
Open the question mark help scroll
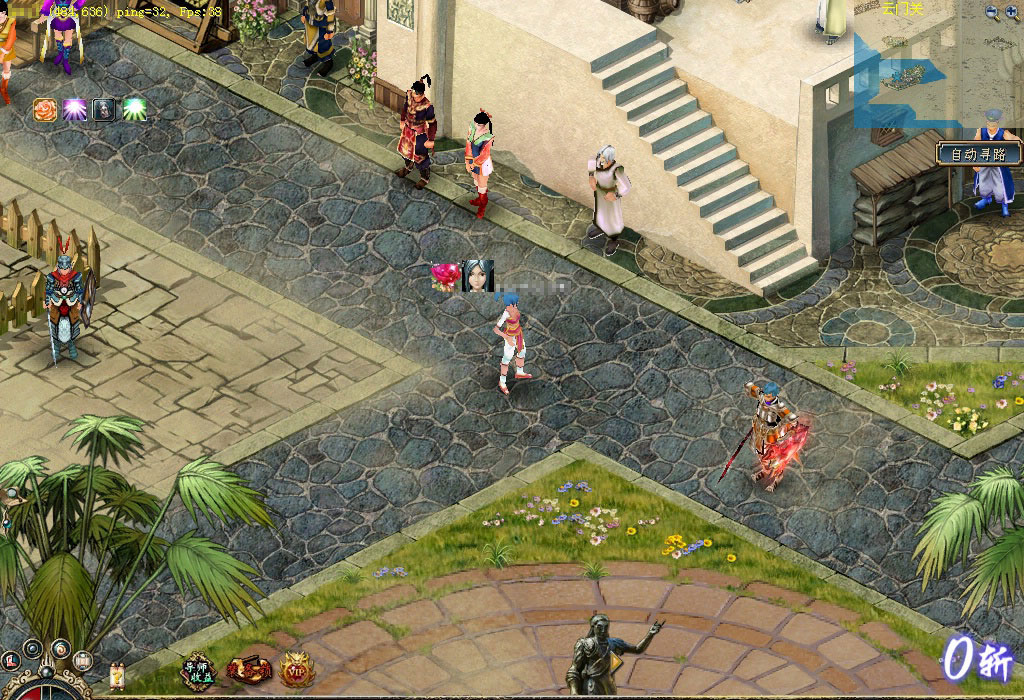tap(118, 677)
